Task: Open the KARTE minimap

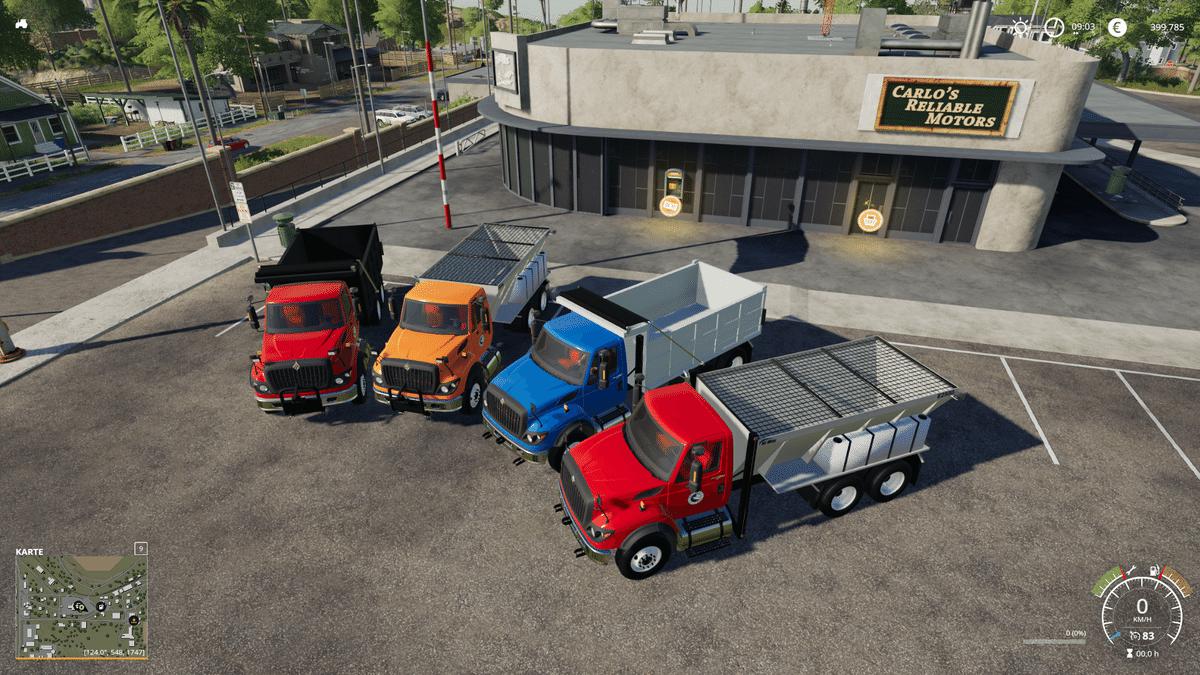Action: [x=81, y=605]
